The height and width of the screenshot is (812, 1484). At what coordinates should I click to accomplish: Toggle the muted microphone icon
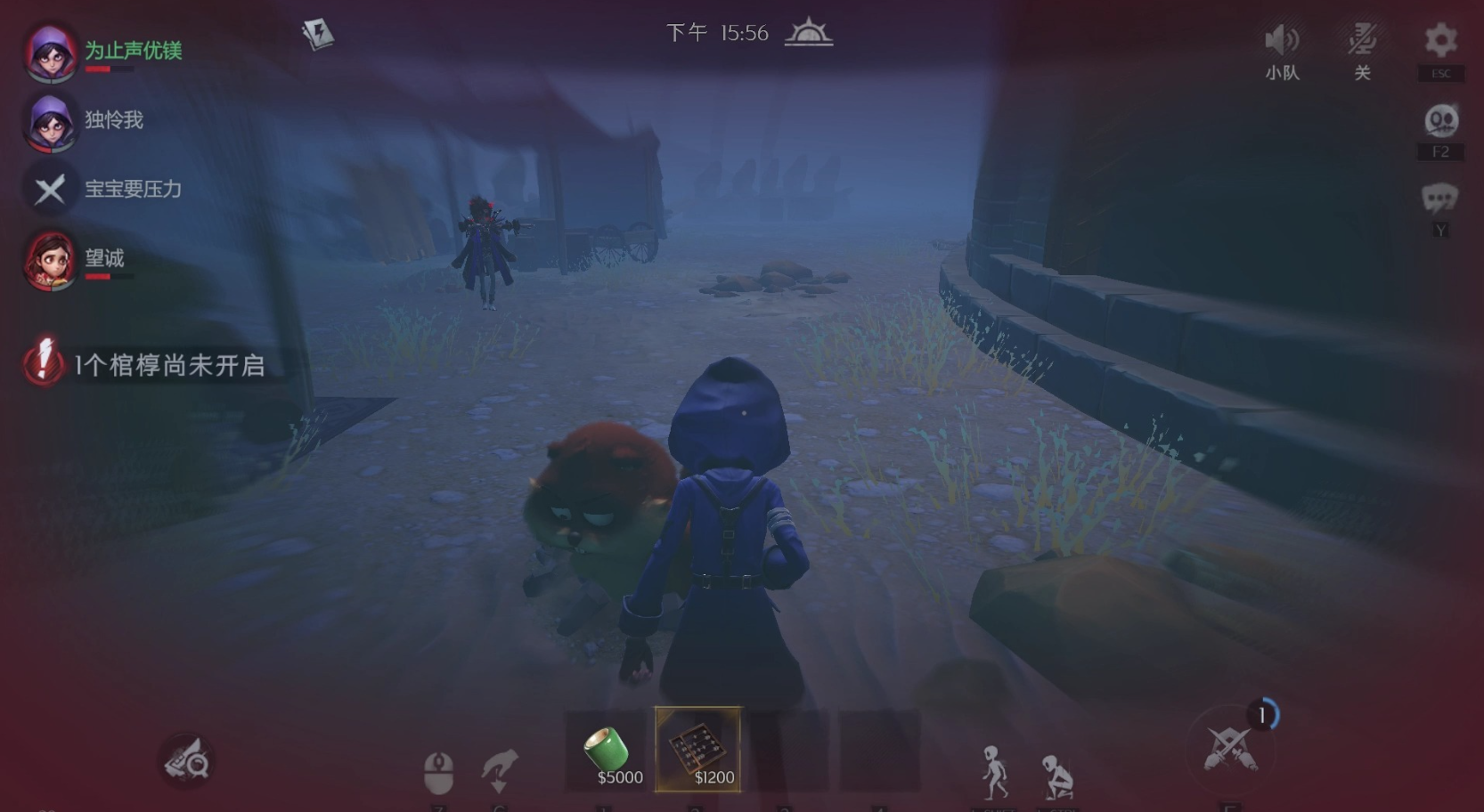1361,41
